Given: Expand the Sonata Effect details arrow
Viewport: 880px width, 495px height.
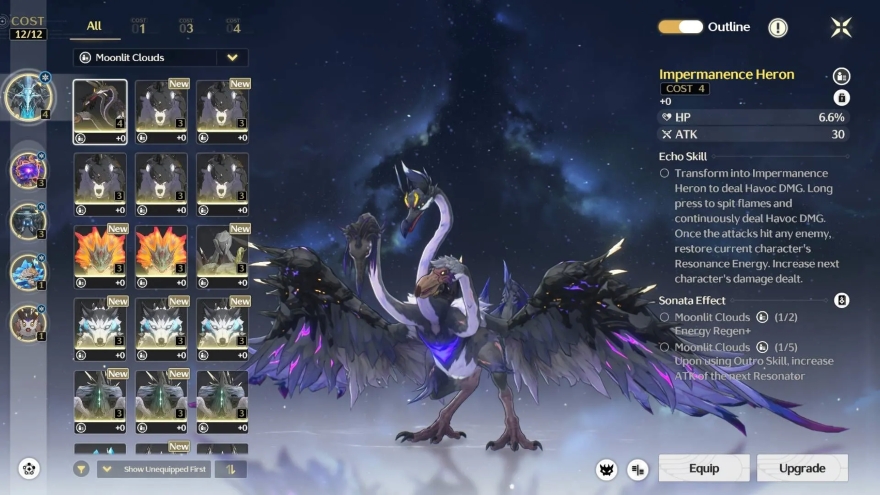Looking at the screenshot, I should click(x=841, y=300).
